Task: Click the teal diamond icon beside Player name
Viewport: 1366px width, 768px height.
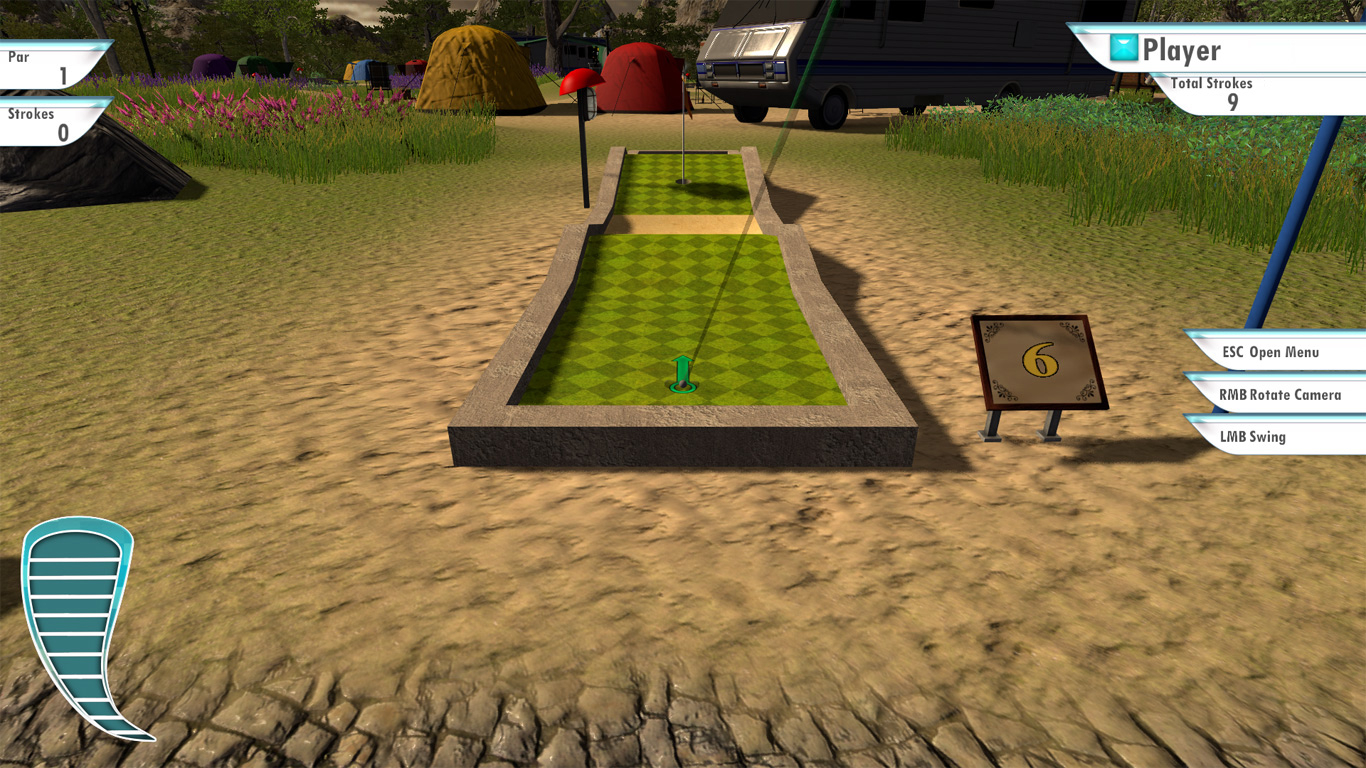Action: [x=1123, y=47]
